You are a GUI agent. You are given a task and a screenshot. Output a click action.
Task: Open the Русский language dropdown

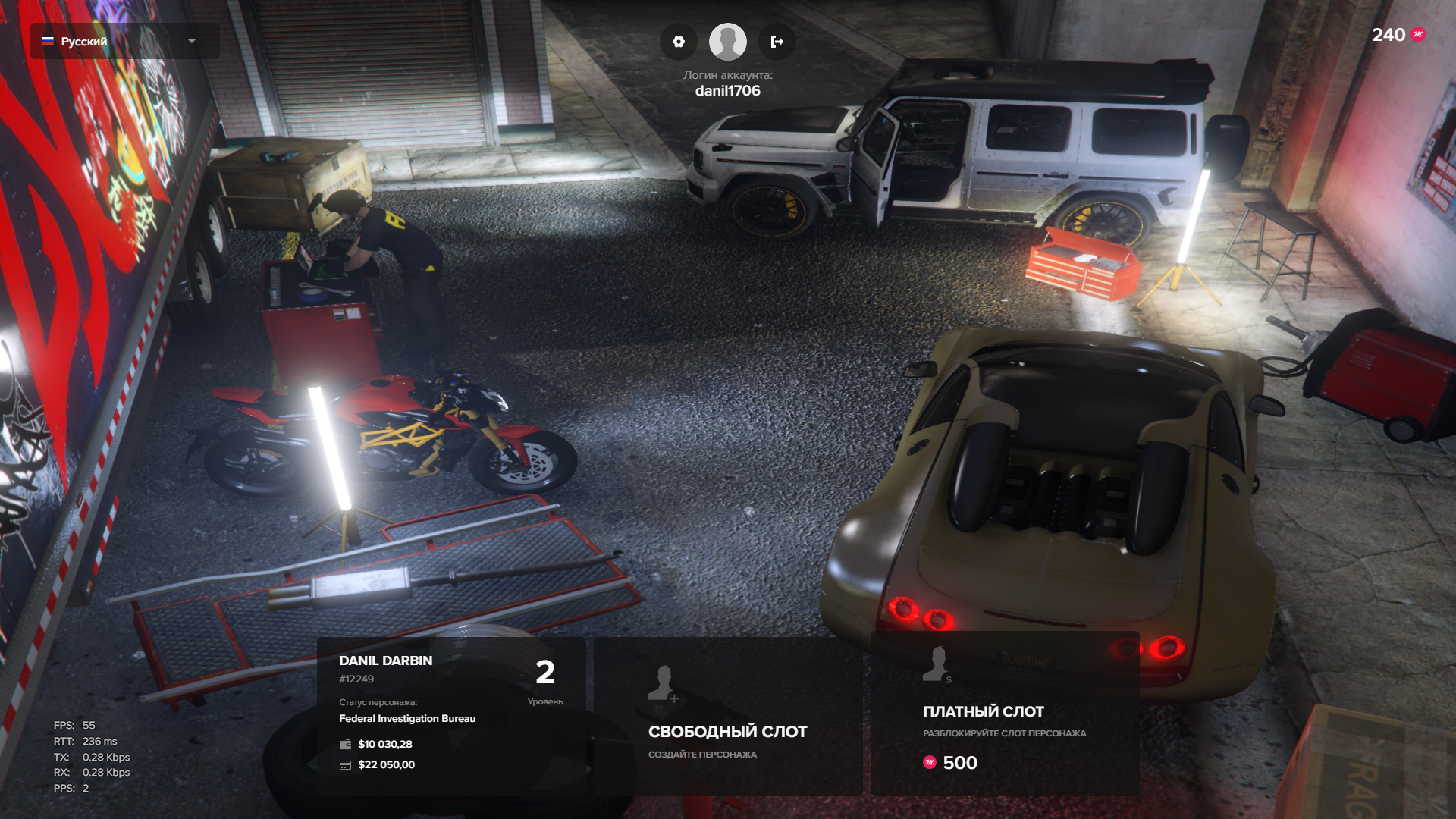125,41
